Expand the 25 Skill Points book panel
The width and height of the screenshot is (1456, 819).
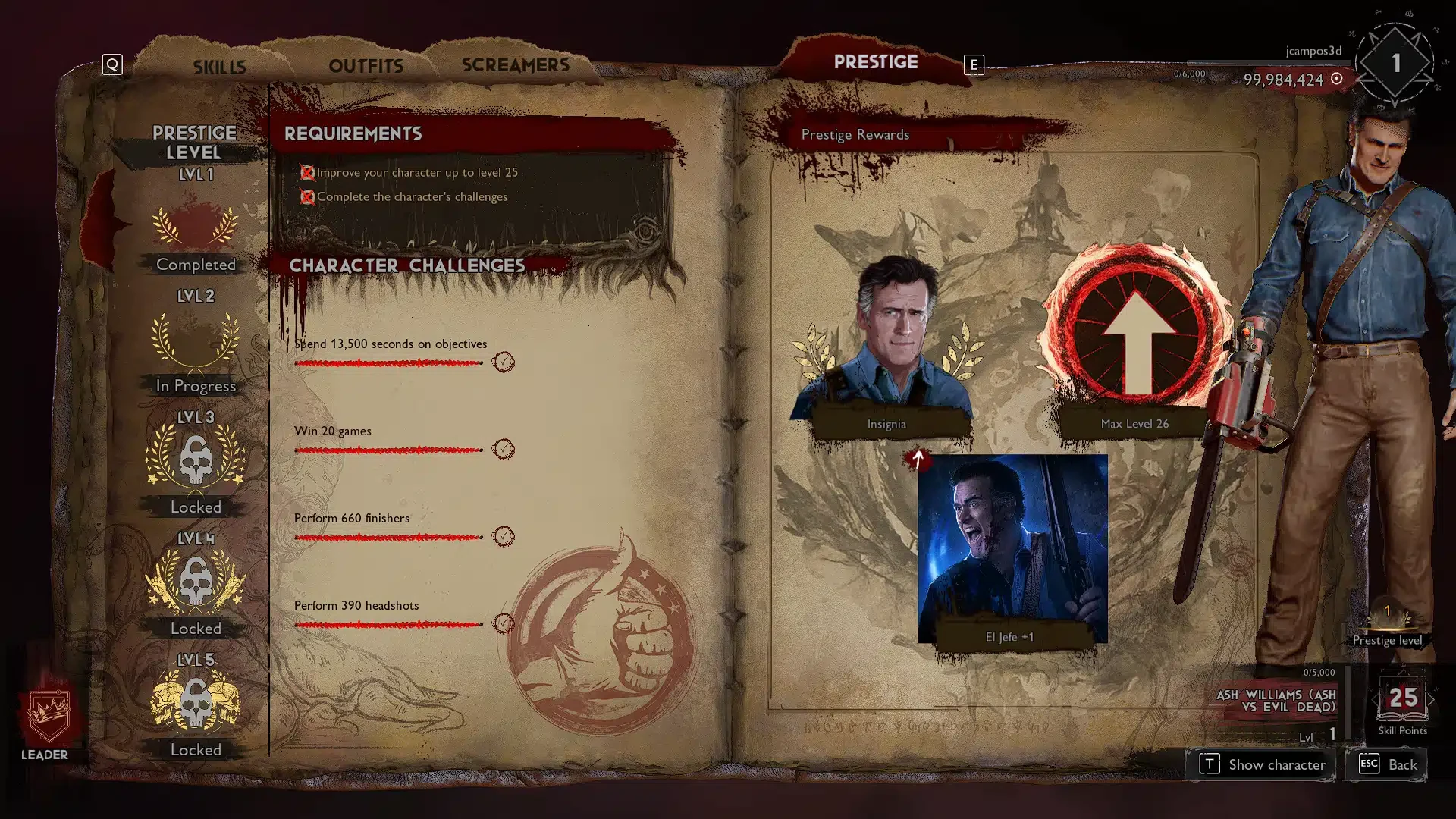pyautogui.click(x=1403, y=698)
